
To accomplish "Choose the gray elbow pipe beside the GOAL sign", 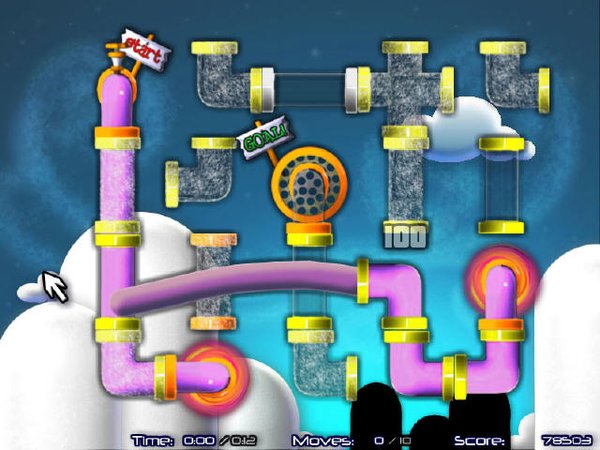I will coord(205,169).
